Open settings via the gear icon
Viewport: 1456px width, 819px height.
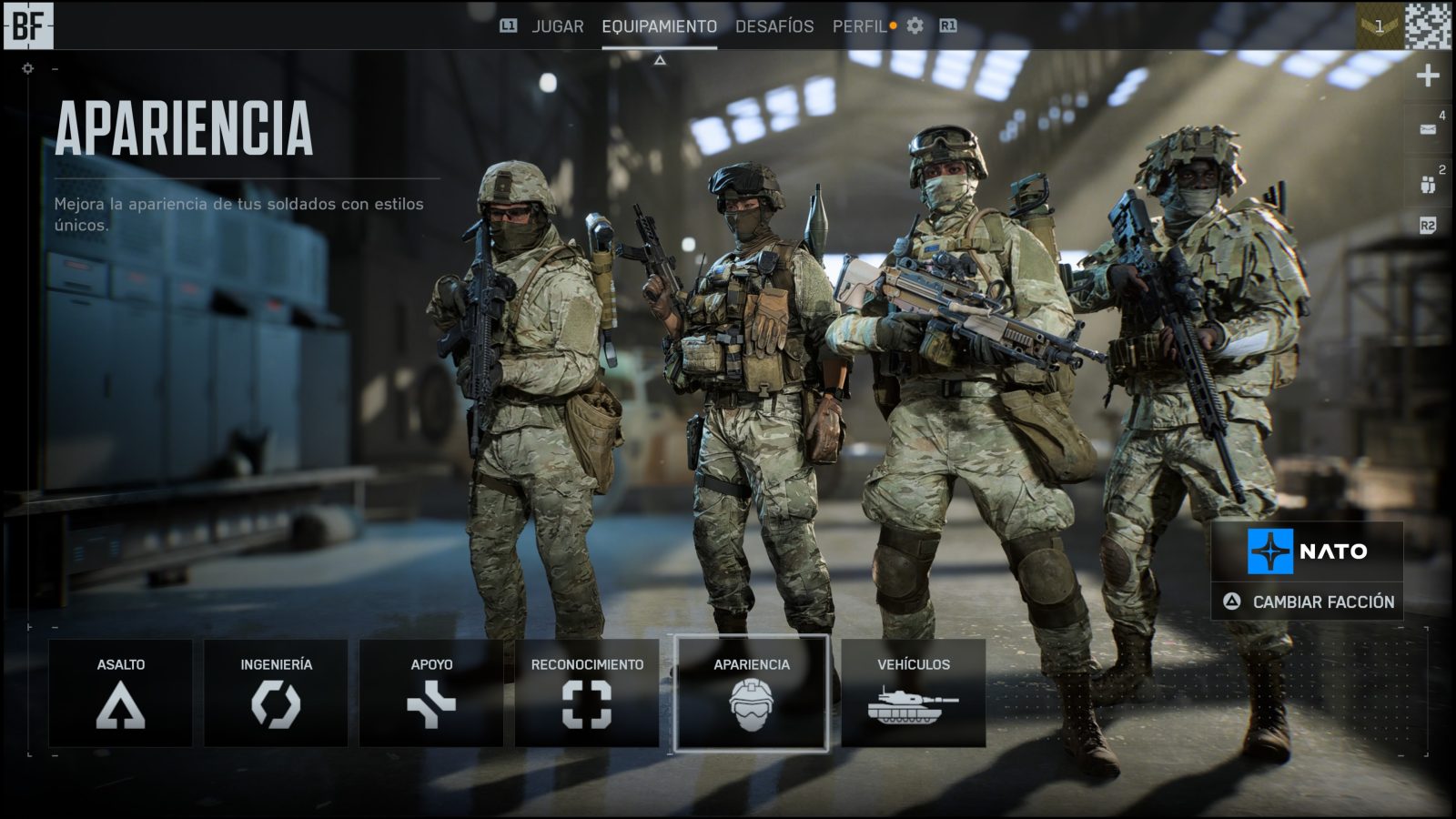pyautogui.click(x=915, y=26)
